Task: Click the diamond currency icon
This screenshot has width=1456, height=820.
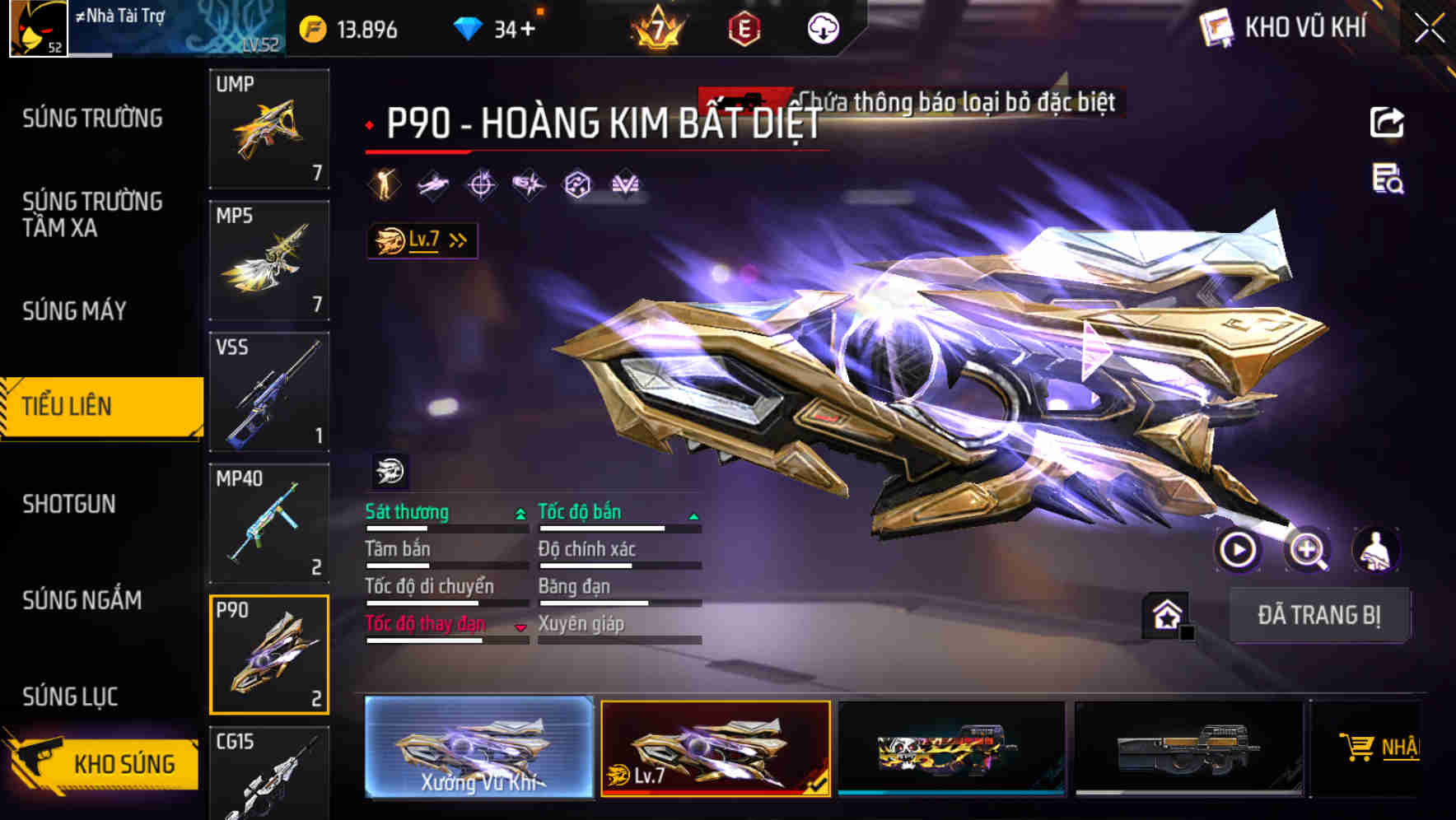Action: click(468, 27)
